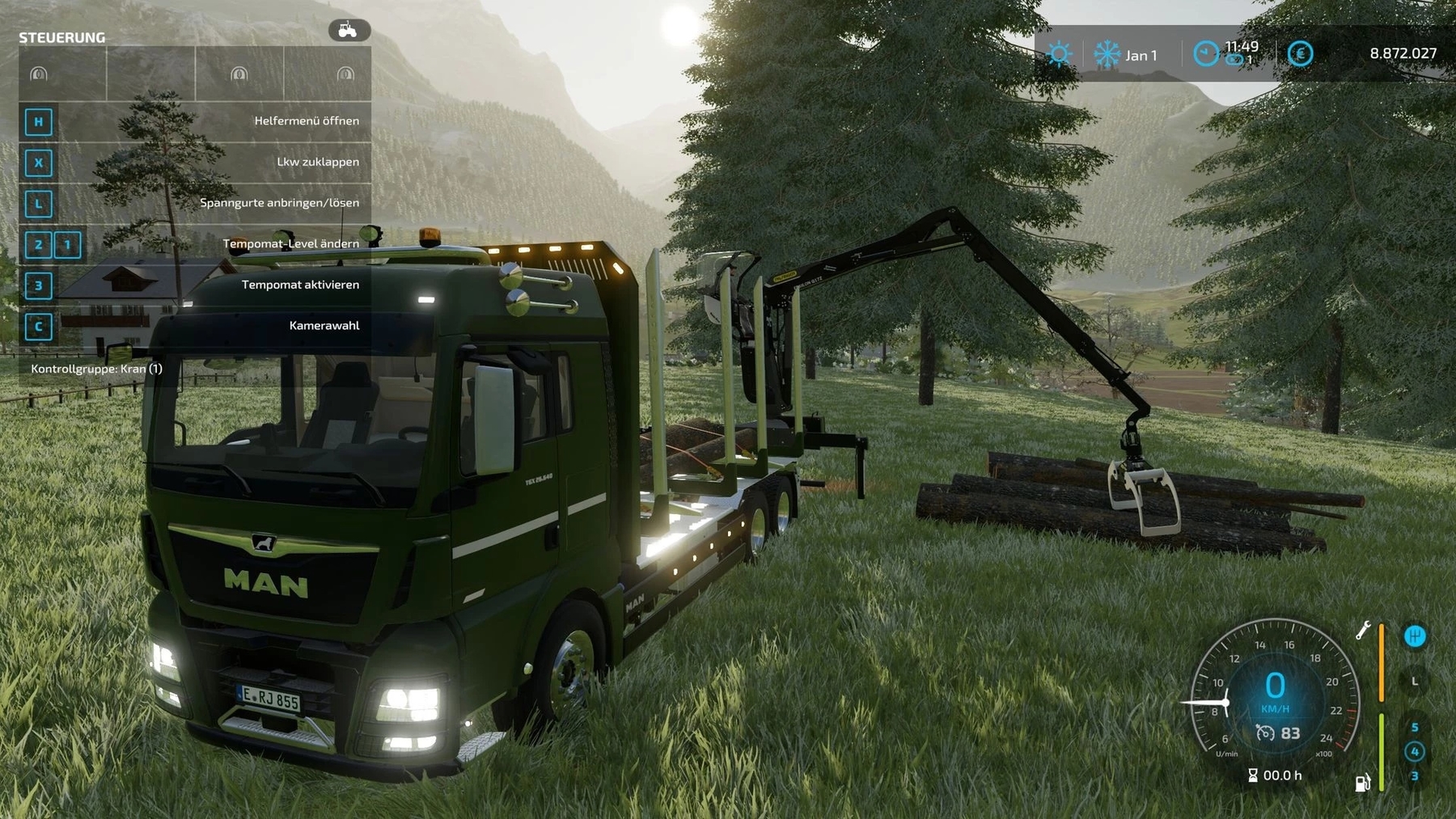Click the wrench damage icon

pos(1364,631)
